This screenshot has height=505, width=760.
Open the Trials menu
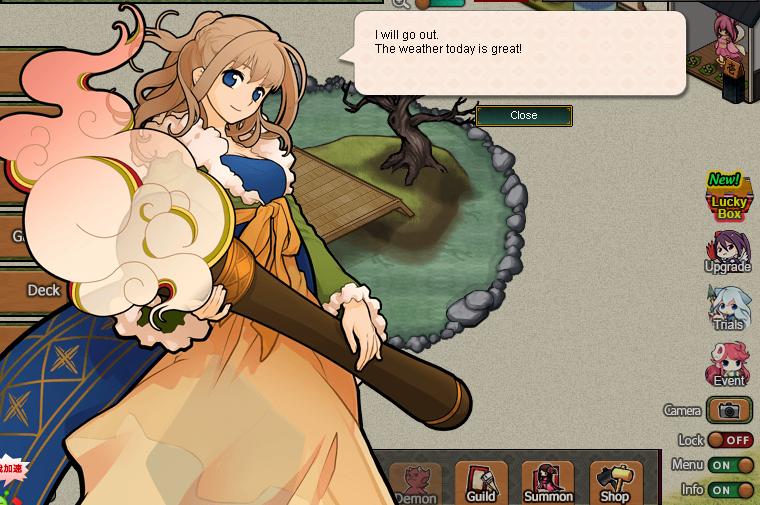(x=728, y=308)
